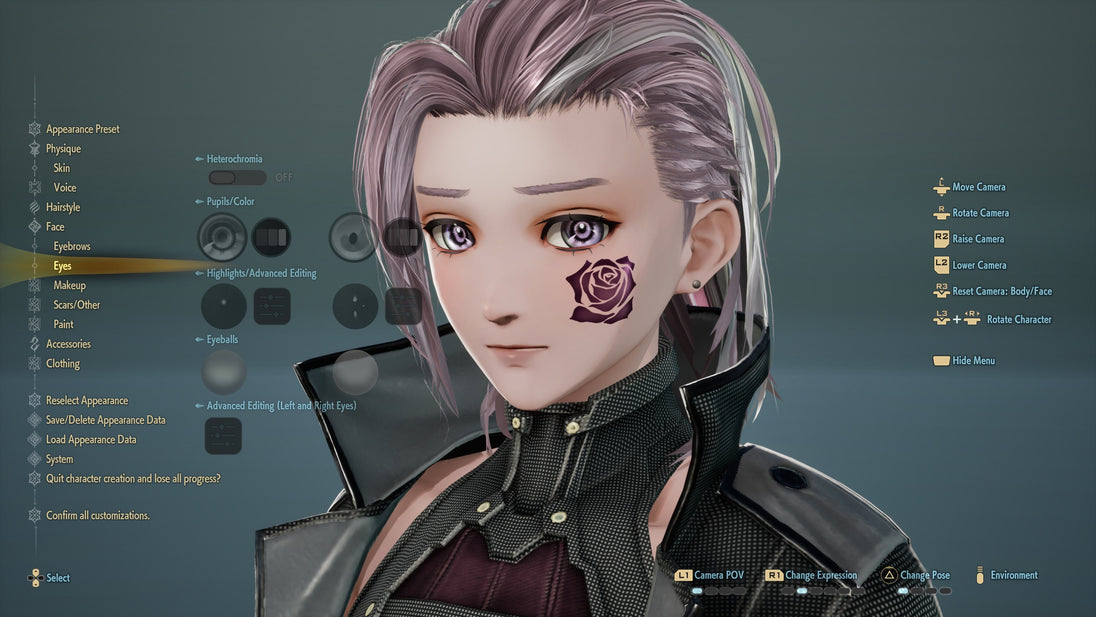This screenshot has height=617, width=1096.
Task: Select the Physique category
Action: click(x=63, y=149)
